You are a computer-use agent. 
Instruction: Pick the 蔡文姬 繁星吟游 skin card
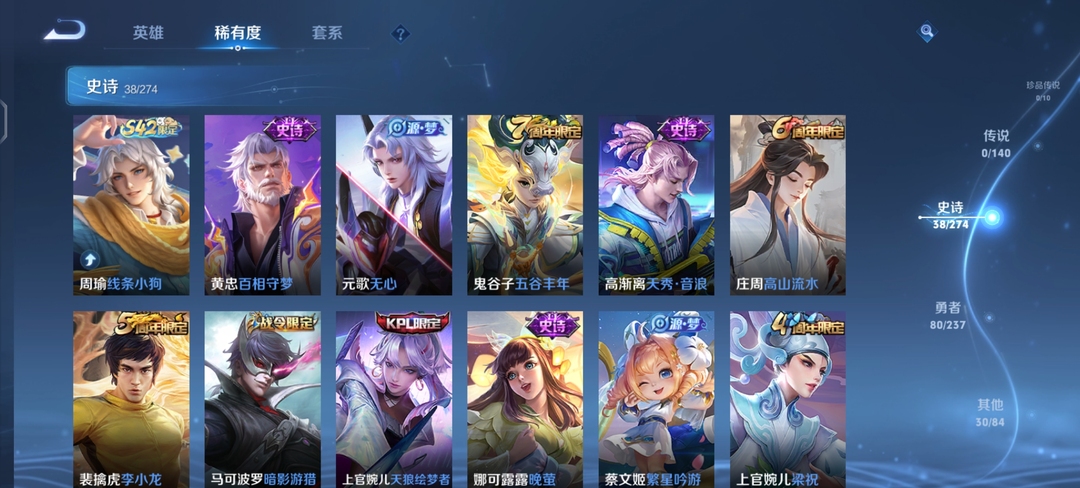[x=656, y=400]
